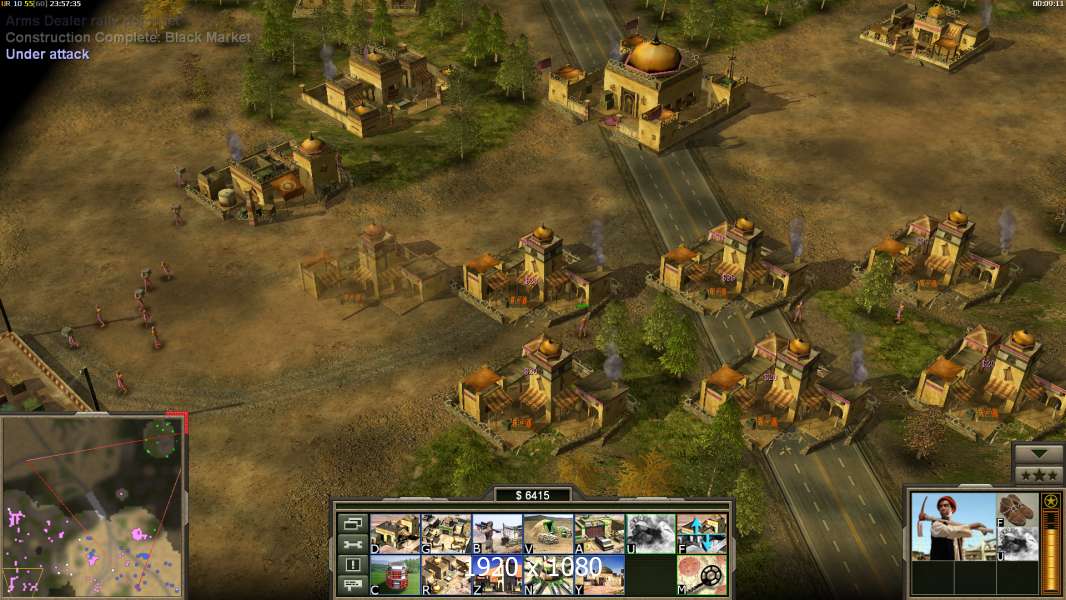
Task: Open the three-star general's powers button
Action: [x=1038, y=474]
